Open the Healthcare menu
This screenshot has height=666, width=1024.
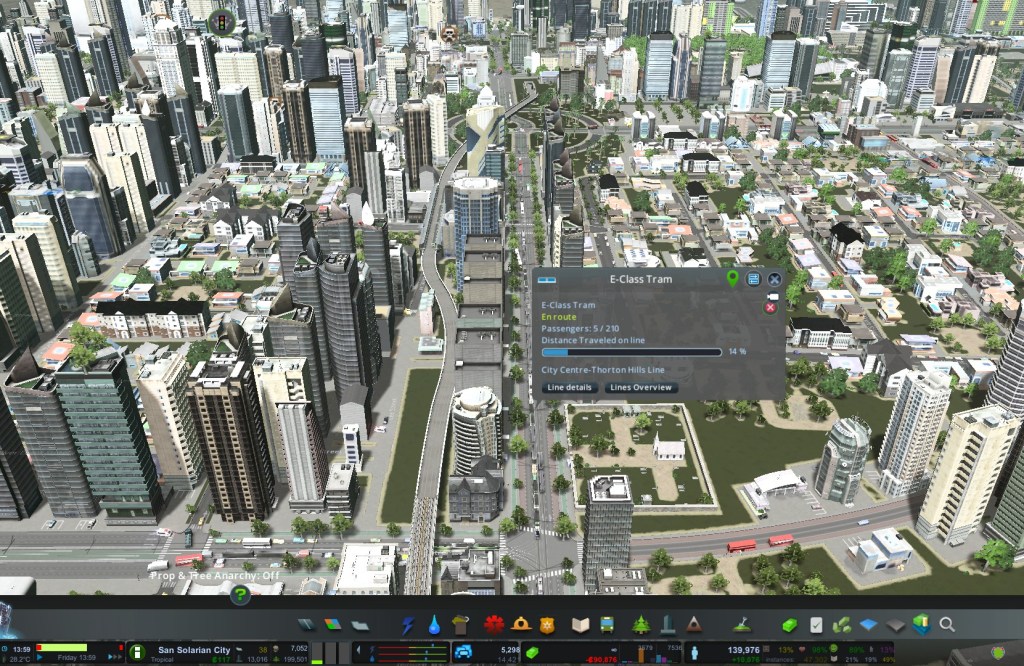[493, 625]
